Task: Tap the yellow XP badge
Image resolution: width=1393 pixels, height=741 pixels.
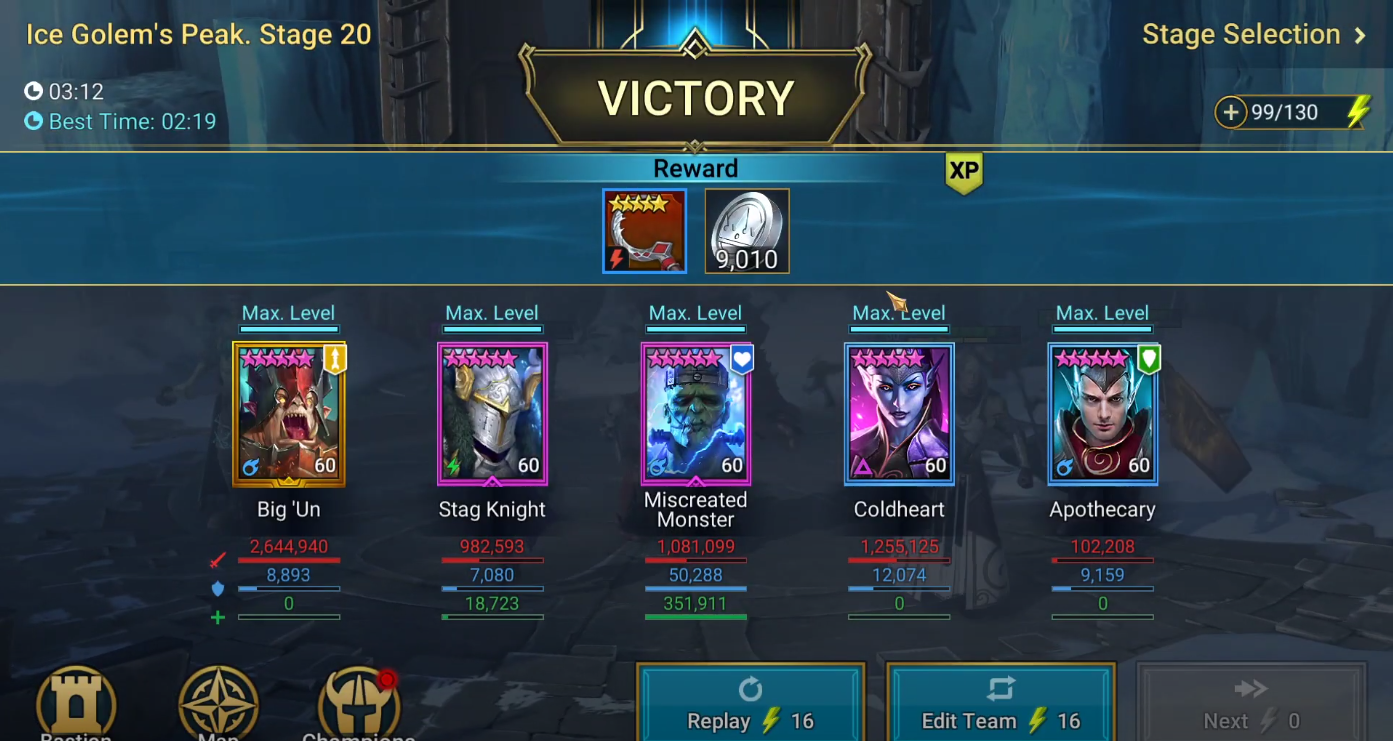Action: tap(964, 172)
